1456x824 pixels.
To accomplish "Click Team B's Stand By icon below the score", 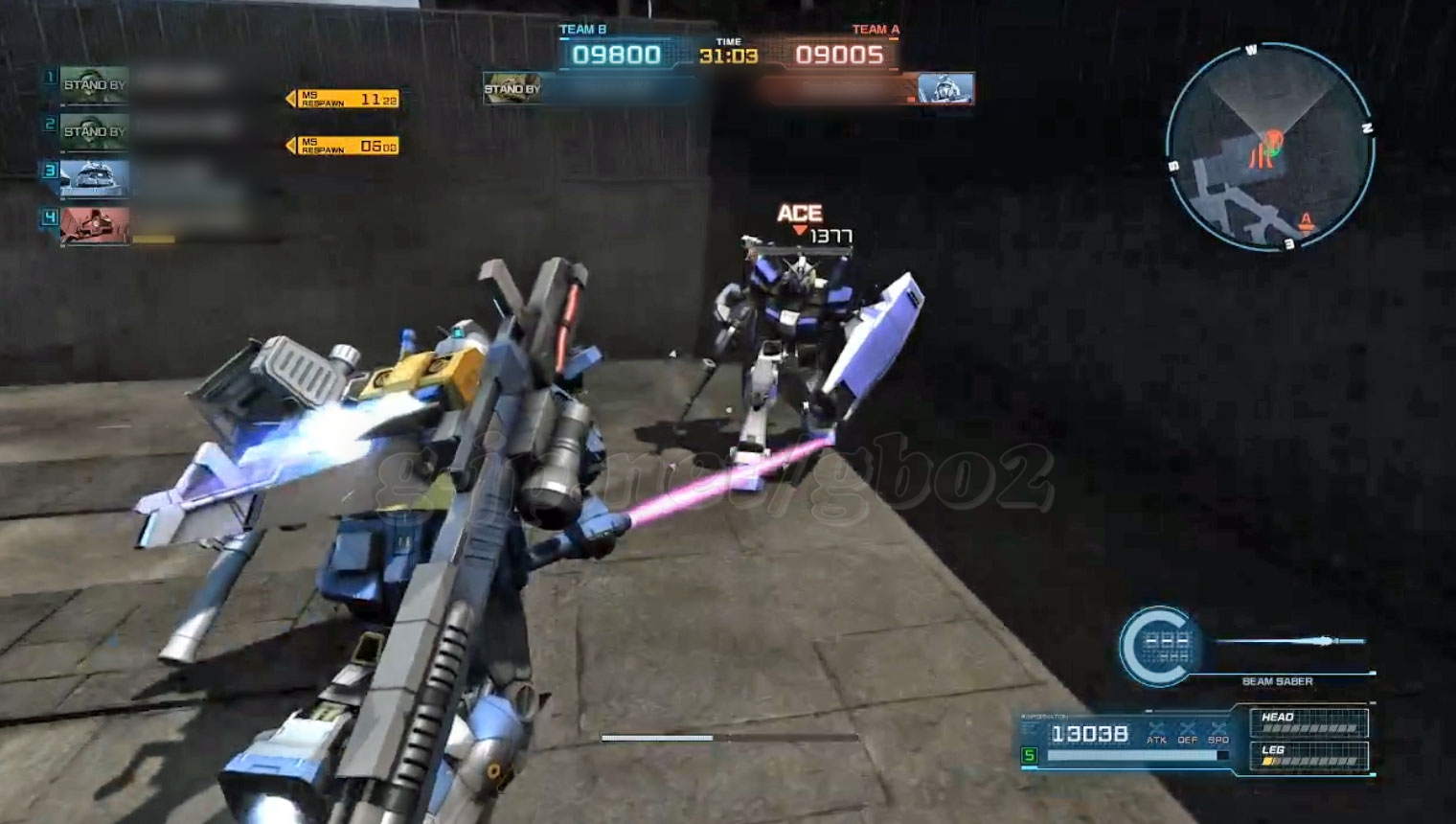I will [512, 89].
